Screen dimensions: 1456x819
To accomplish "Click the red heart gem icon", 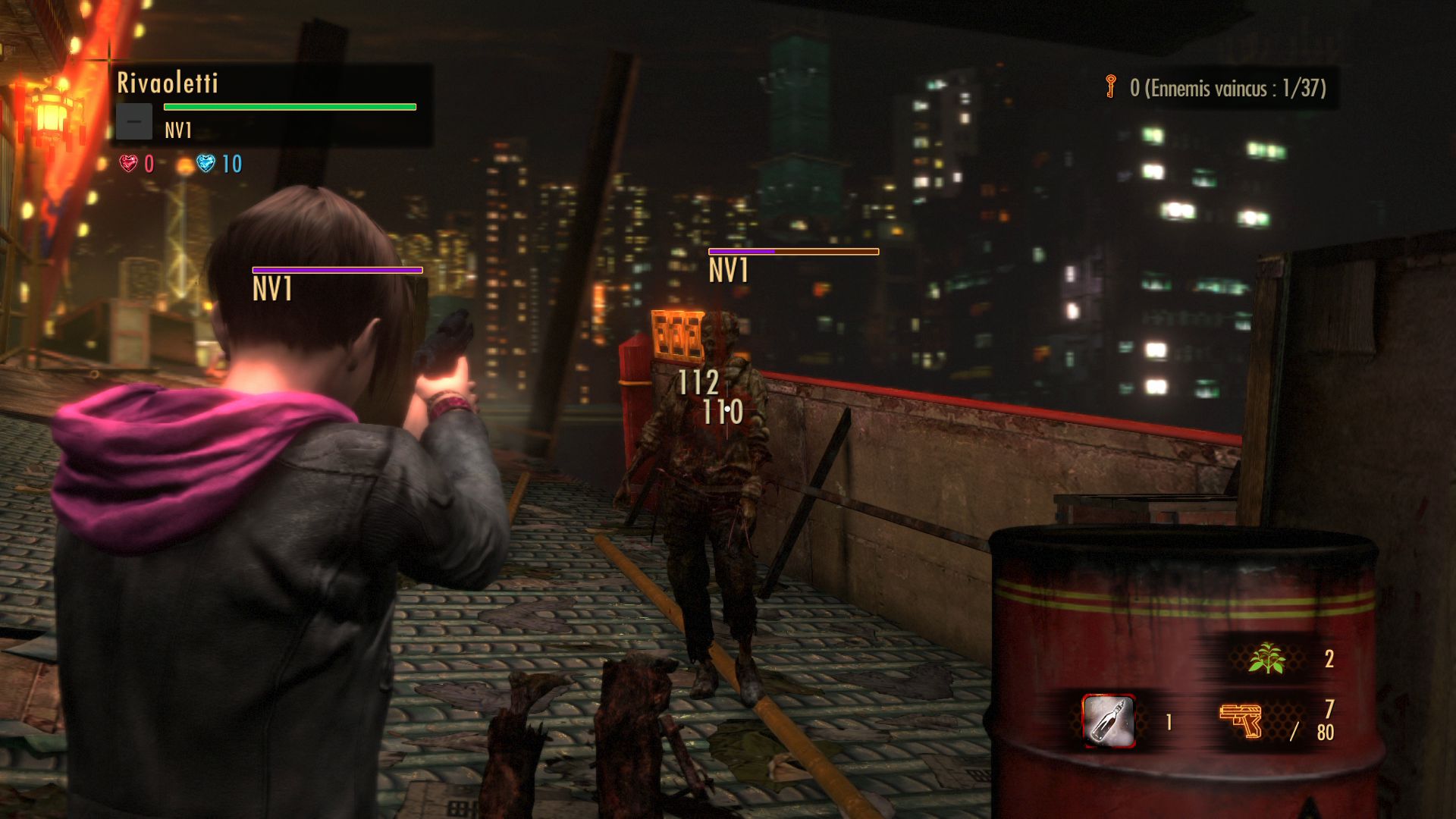I will [129, 163].
